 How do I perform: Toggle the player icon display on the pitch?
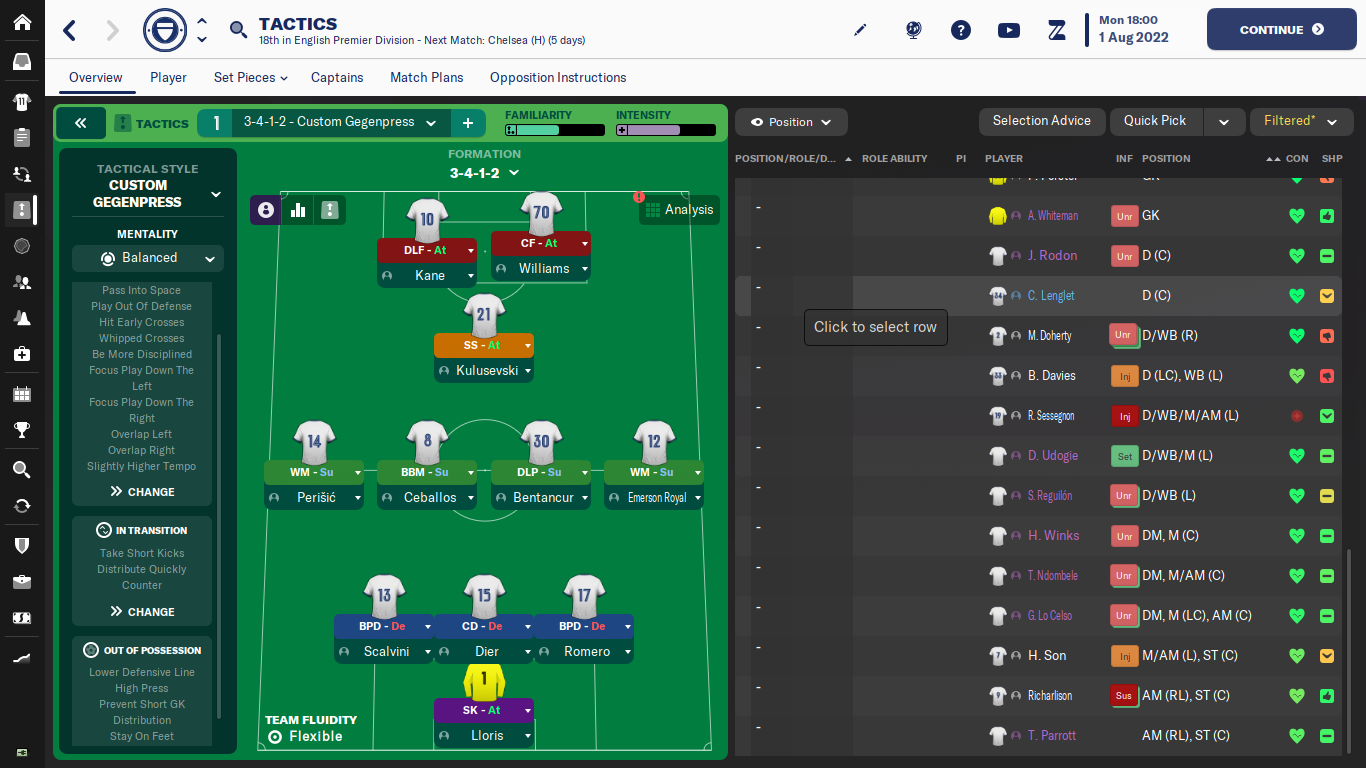[264, 210]
